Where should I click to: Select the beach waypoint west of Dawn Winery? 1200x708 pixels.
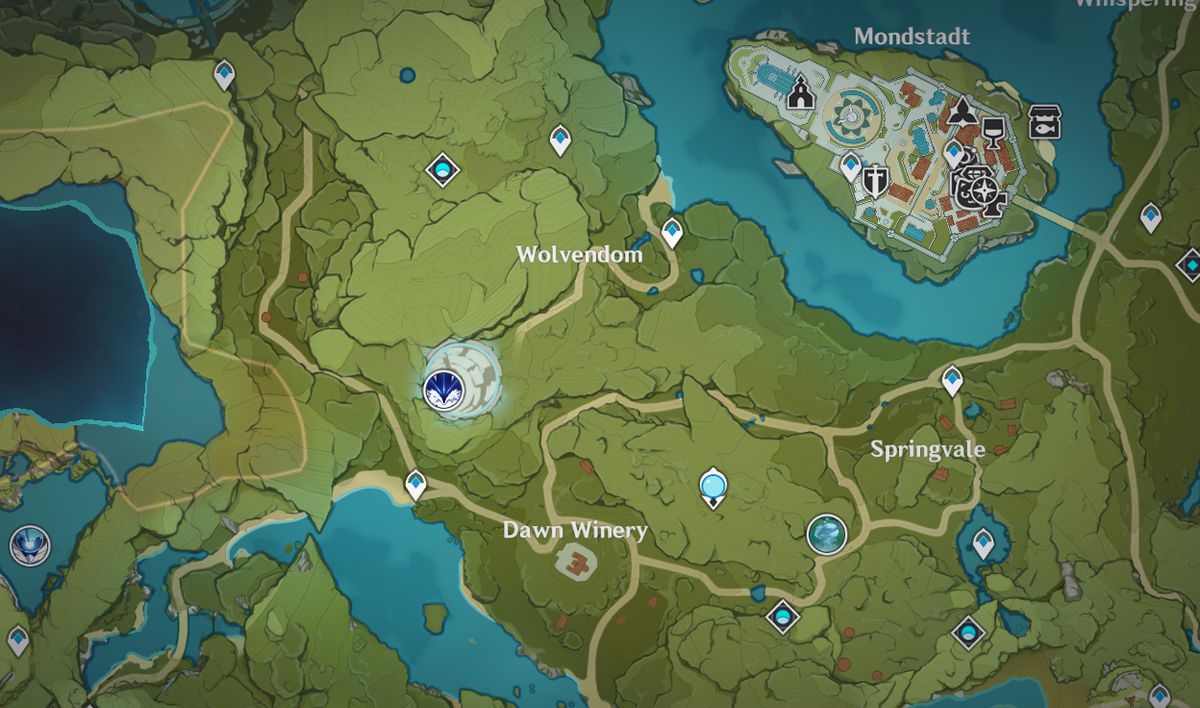[x=416, y=485]
